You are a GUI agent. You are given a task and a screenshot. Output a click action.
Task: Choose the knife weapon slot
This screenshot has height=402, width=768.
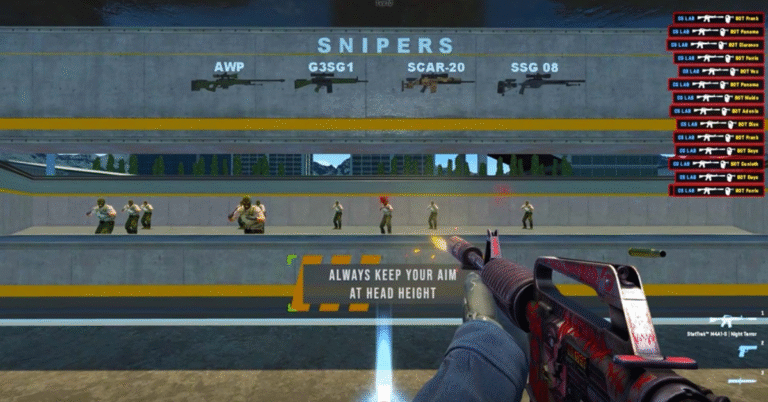coord(744,381)
